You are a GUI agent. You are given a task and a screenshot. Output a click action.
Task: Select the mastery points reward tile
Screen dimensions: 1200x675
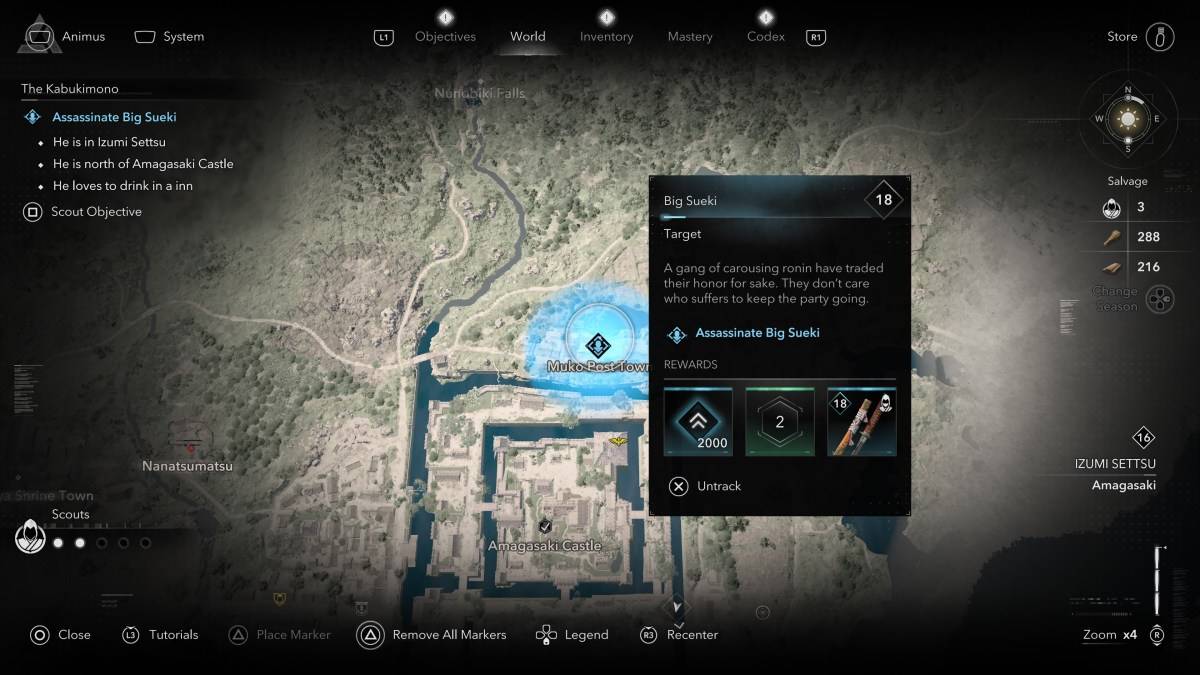click(780, 422)
